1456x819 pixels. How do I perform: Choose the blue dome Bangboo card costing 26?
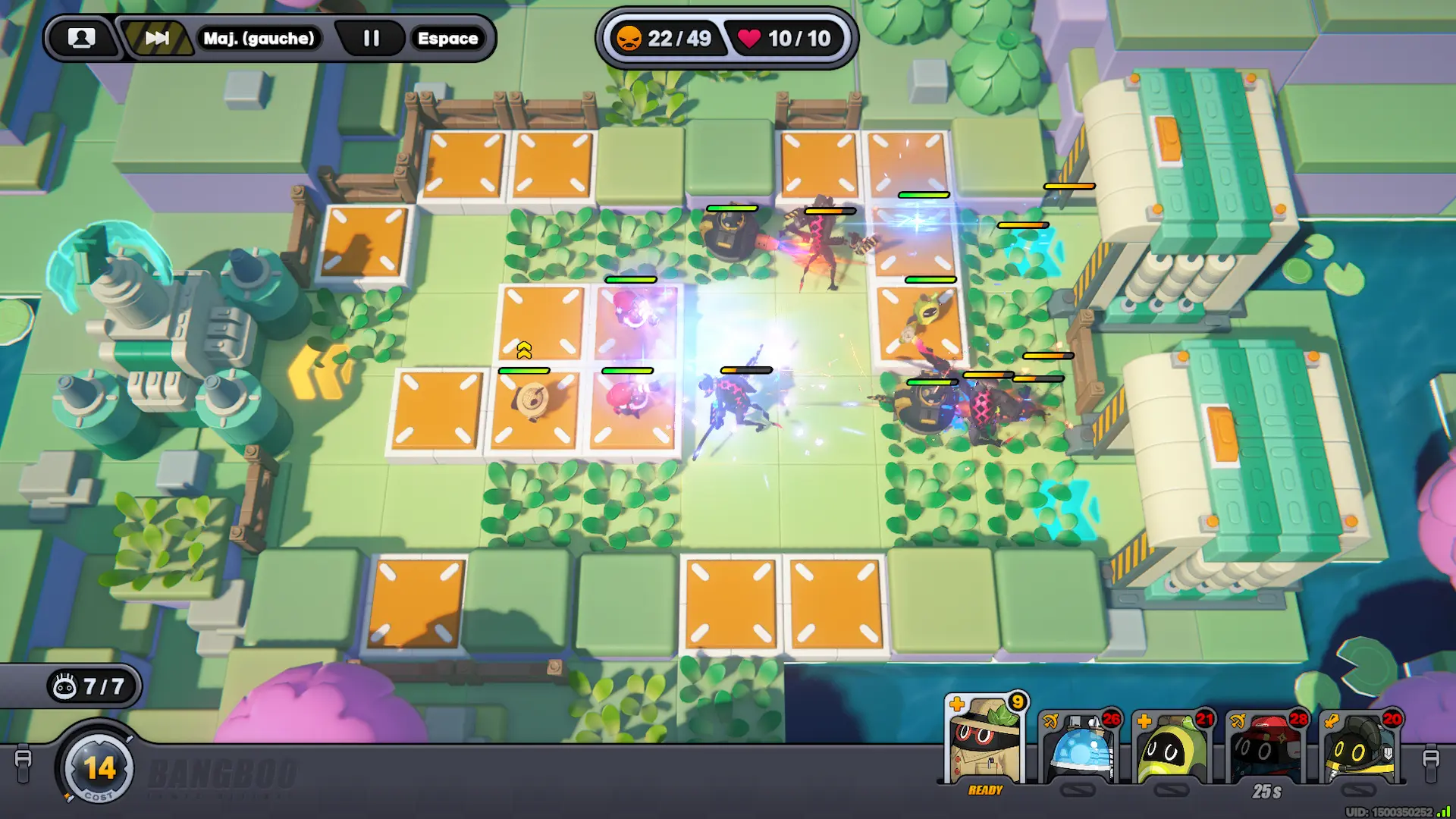[1078, 747]
